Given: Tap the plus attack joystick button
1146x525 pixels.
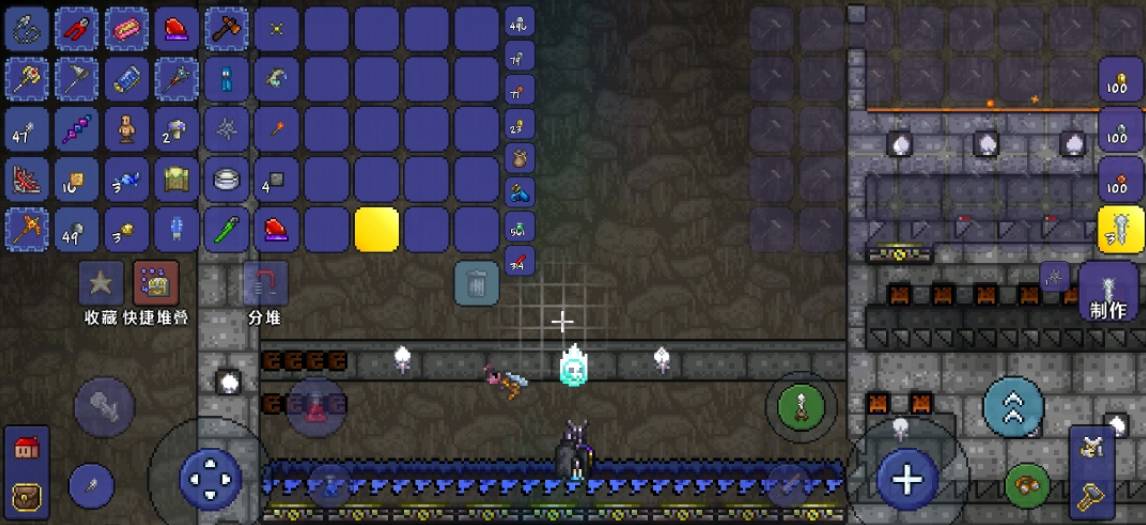Looking at the screenshot, I should tap(906, 479).
